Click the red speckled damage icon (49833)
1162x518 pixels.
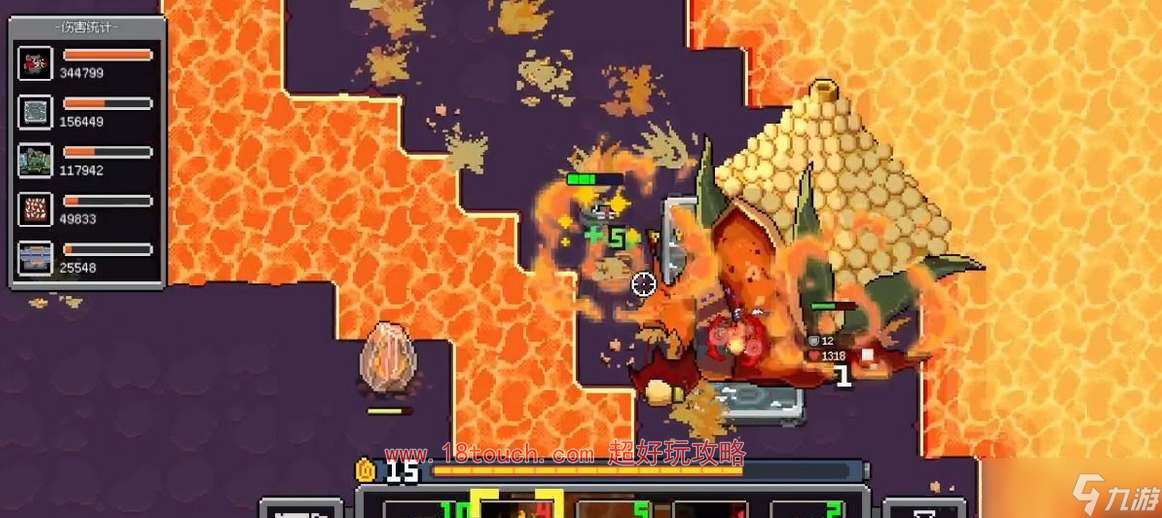(x=35, y=209)
